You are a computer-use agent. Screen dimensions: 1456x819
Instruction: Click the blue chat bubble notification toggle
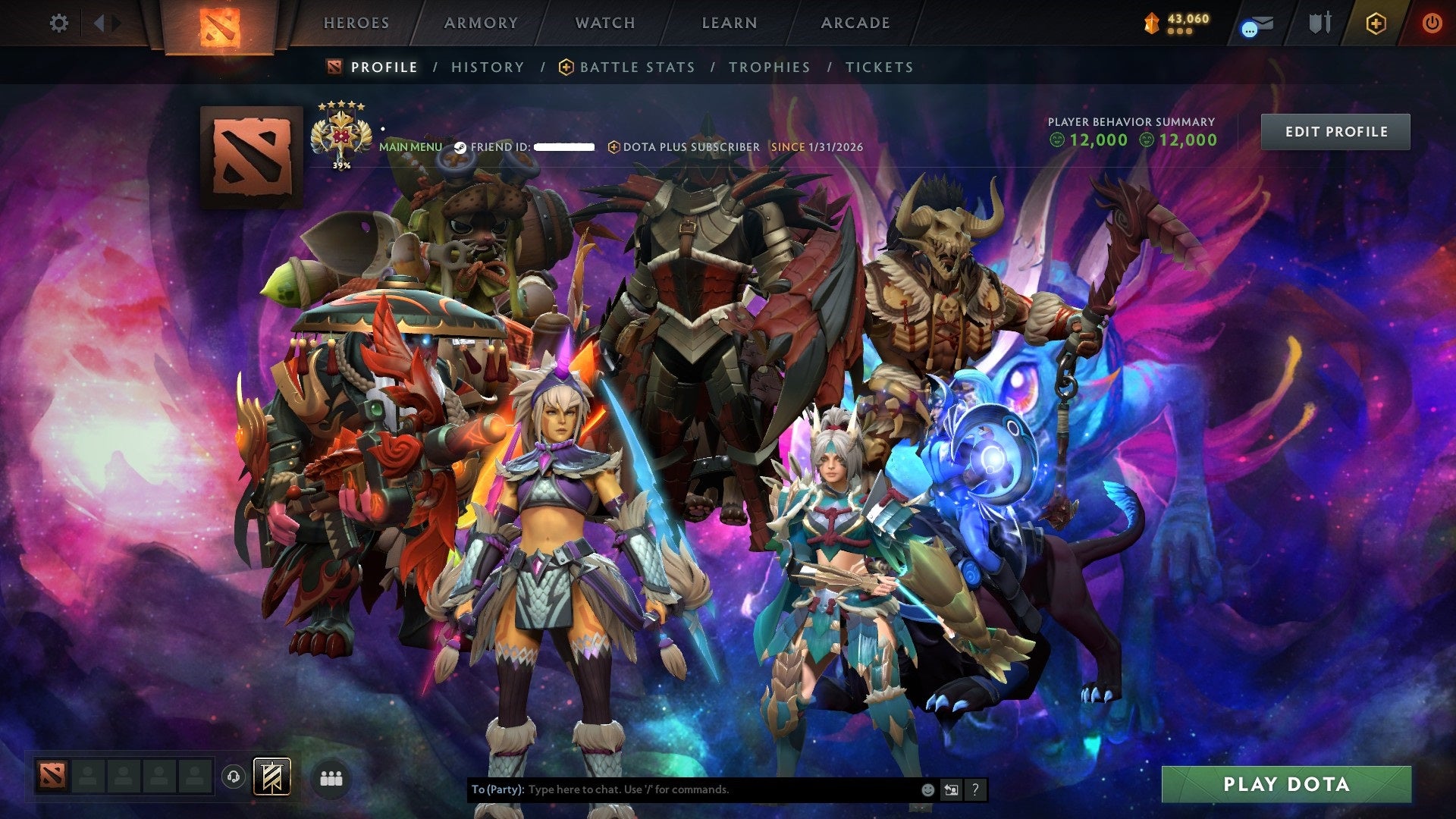(x=1248, y=28)
